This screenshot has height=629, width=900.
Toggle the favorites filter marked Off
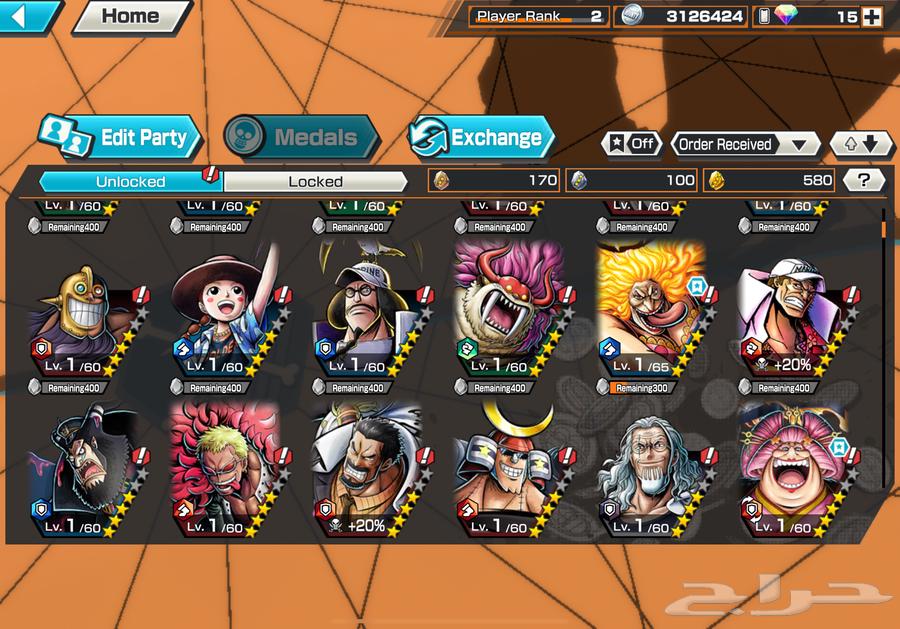coord(631,144)
